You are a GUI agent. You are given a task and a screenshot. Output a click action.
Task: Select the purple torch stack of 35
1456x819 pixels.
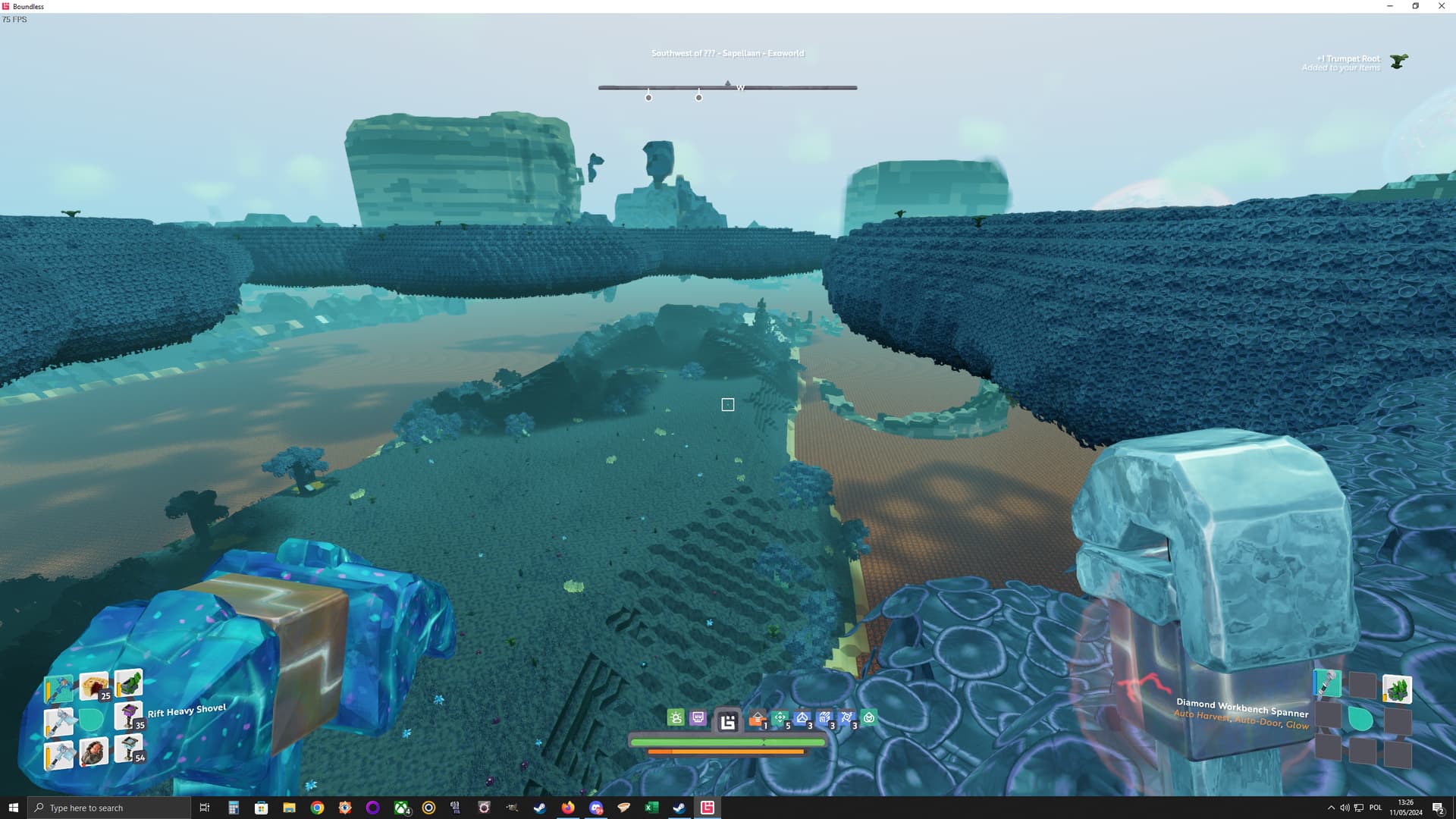pos(128,715)
